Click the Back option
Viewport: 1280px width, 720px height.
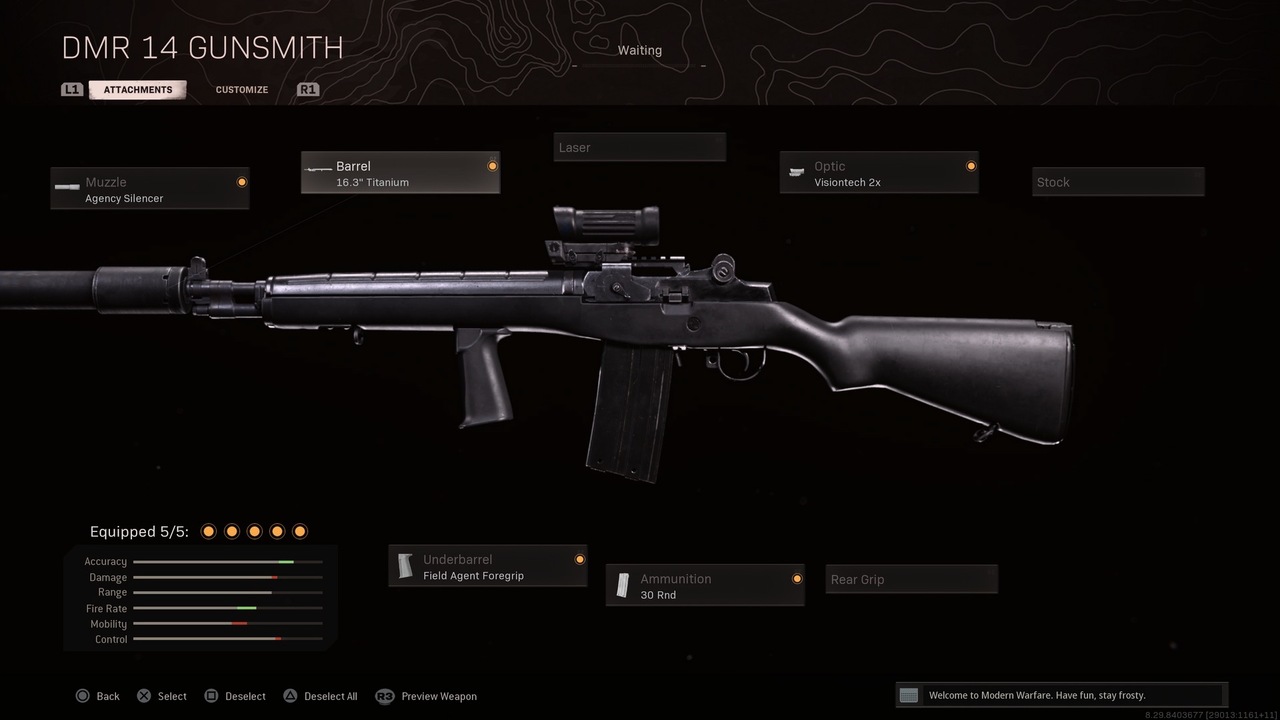(98, 696)
